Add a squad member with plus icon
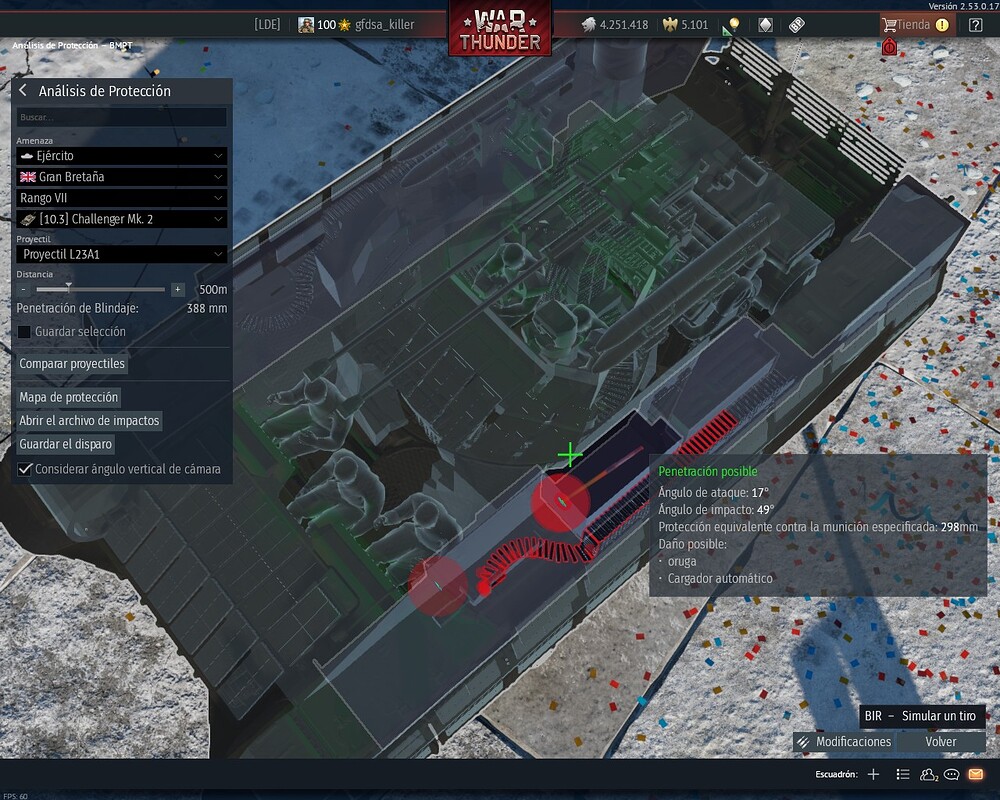 [873, 774]
